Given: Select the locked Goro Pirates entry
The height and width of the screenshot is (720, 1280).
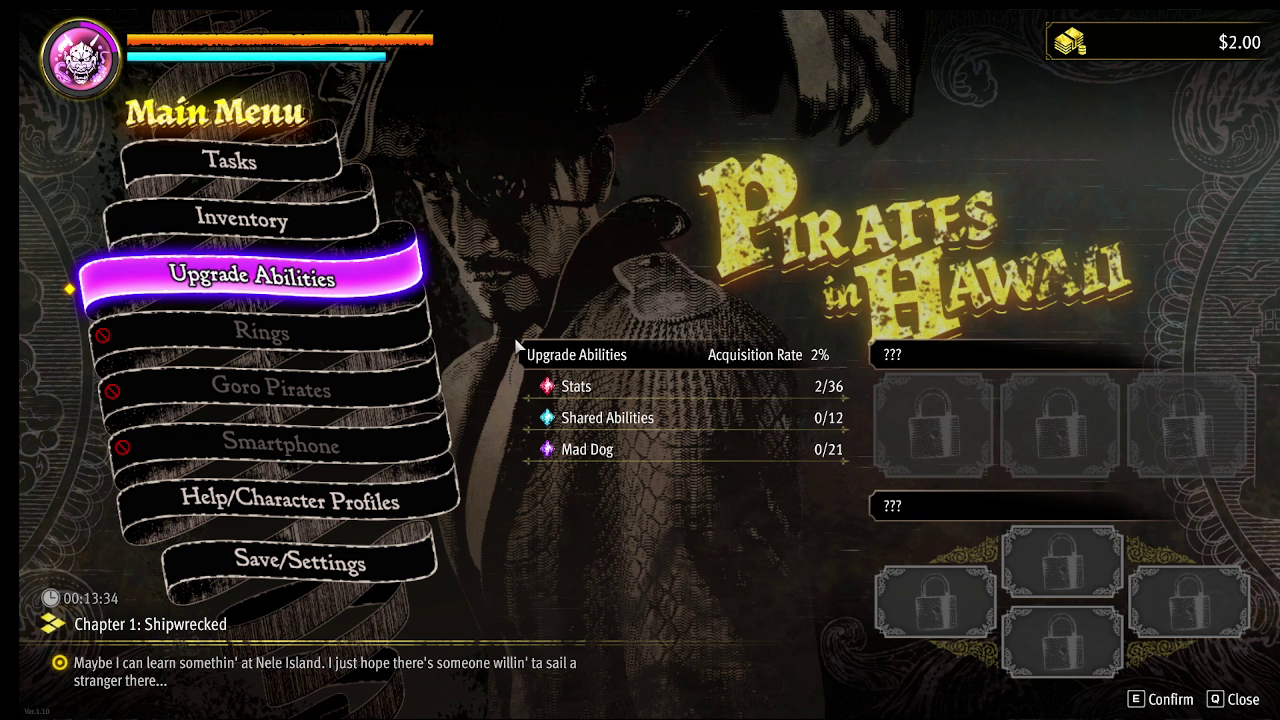Looking at the screenshot, I should (271, 388).
